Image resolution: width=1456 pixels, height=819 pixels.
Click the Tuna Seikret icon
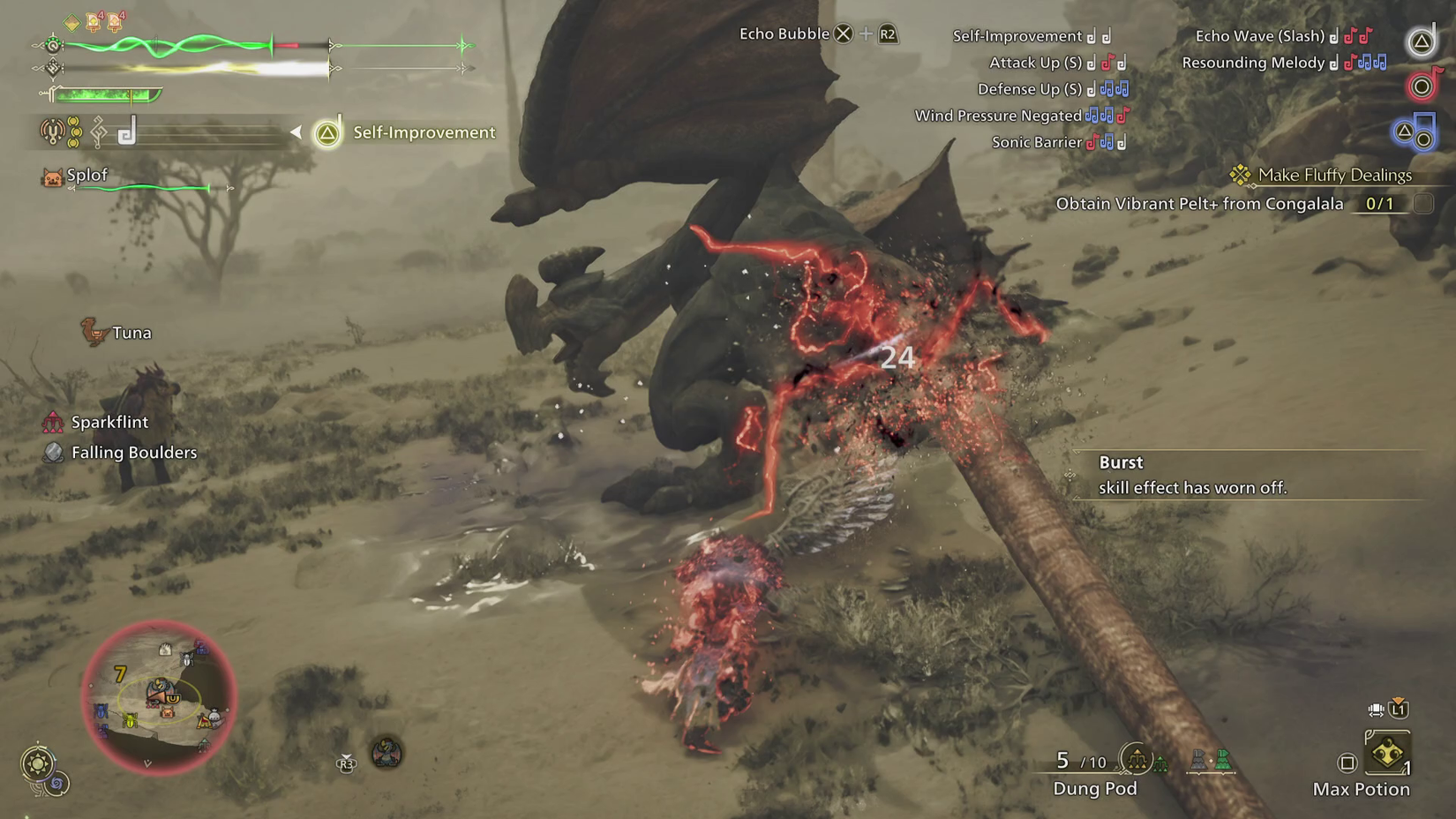click(97, 333)
